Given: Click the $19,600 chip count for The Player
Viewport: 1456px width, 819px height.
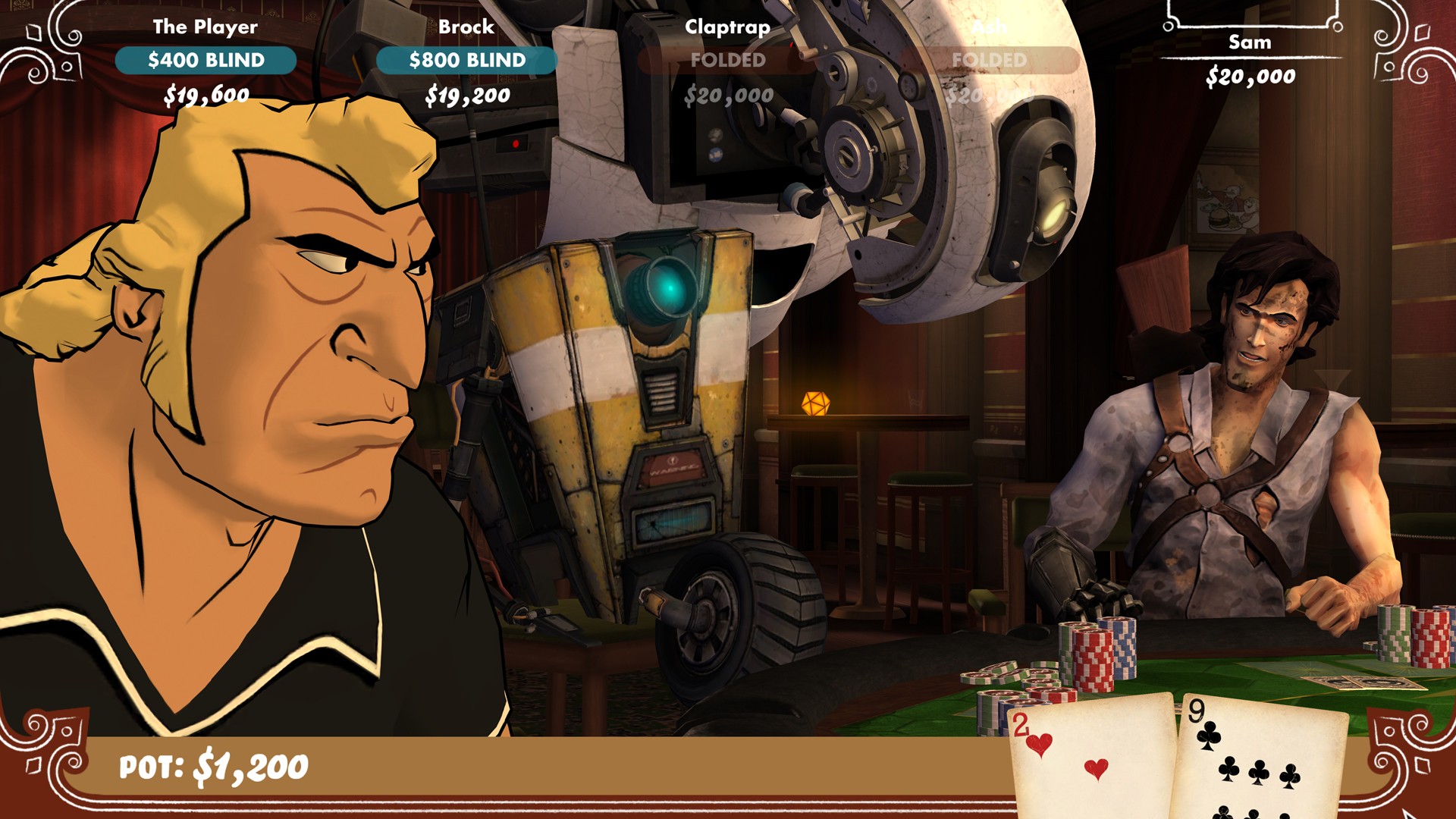Looking at the screenshot, I should [206, 95].
